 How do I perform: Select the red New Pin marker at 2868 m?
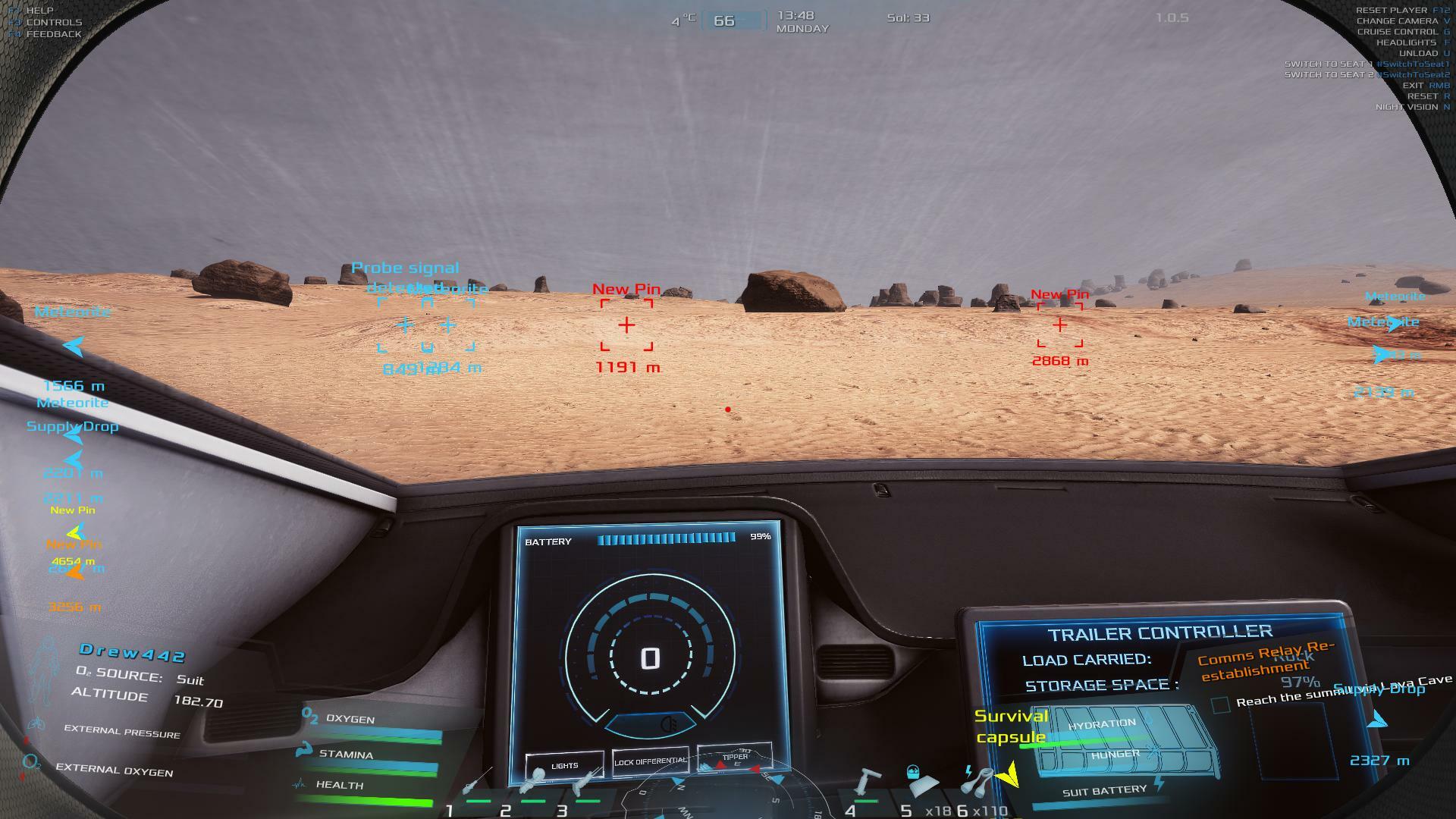click(x=1059, y=325)
